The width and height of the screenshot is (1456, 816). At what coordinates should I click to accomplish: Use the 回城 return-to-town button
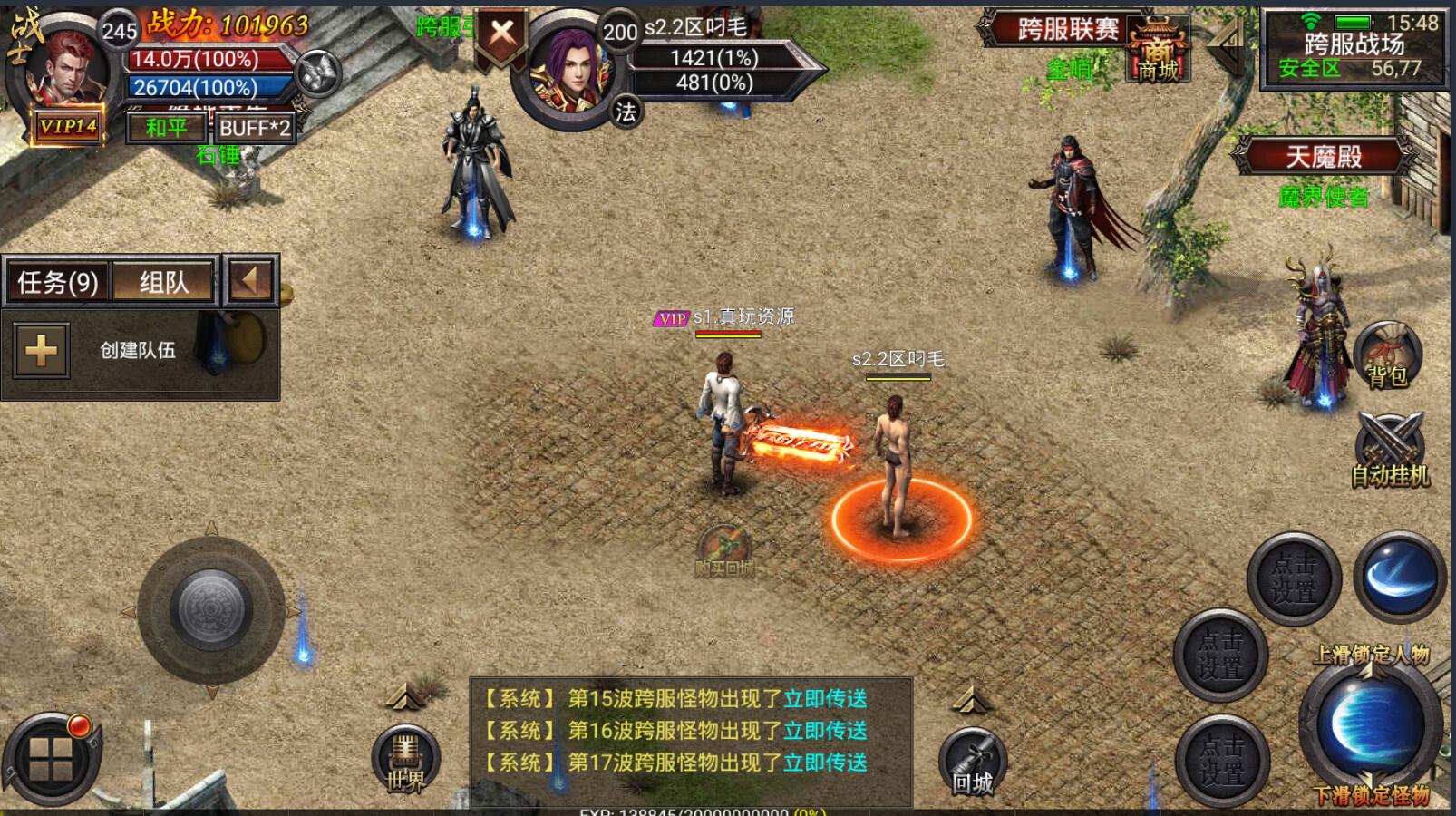click(973, 763)
